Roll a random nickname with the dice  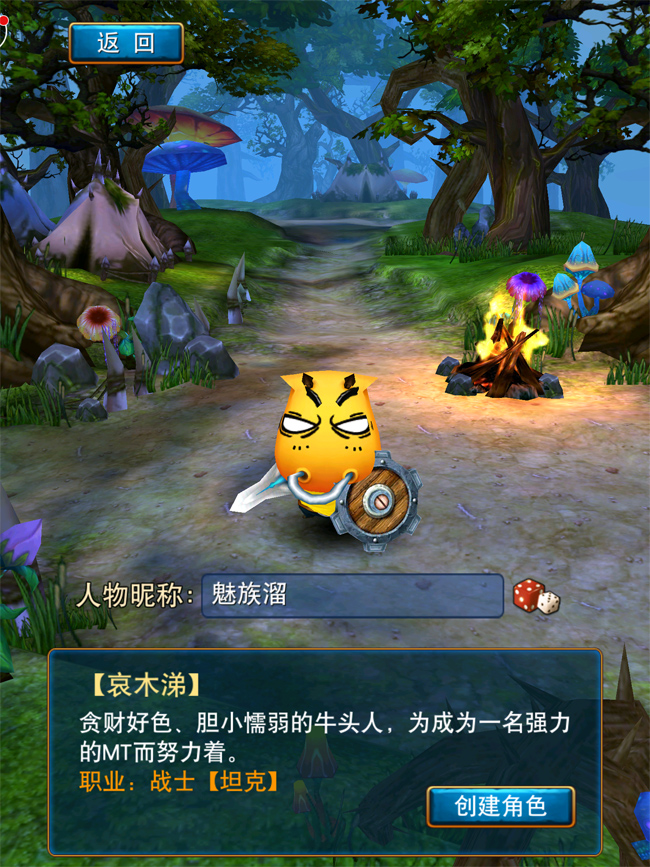click(x=536, y=597)
